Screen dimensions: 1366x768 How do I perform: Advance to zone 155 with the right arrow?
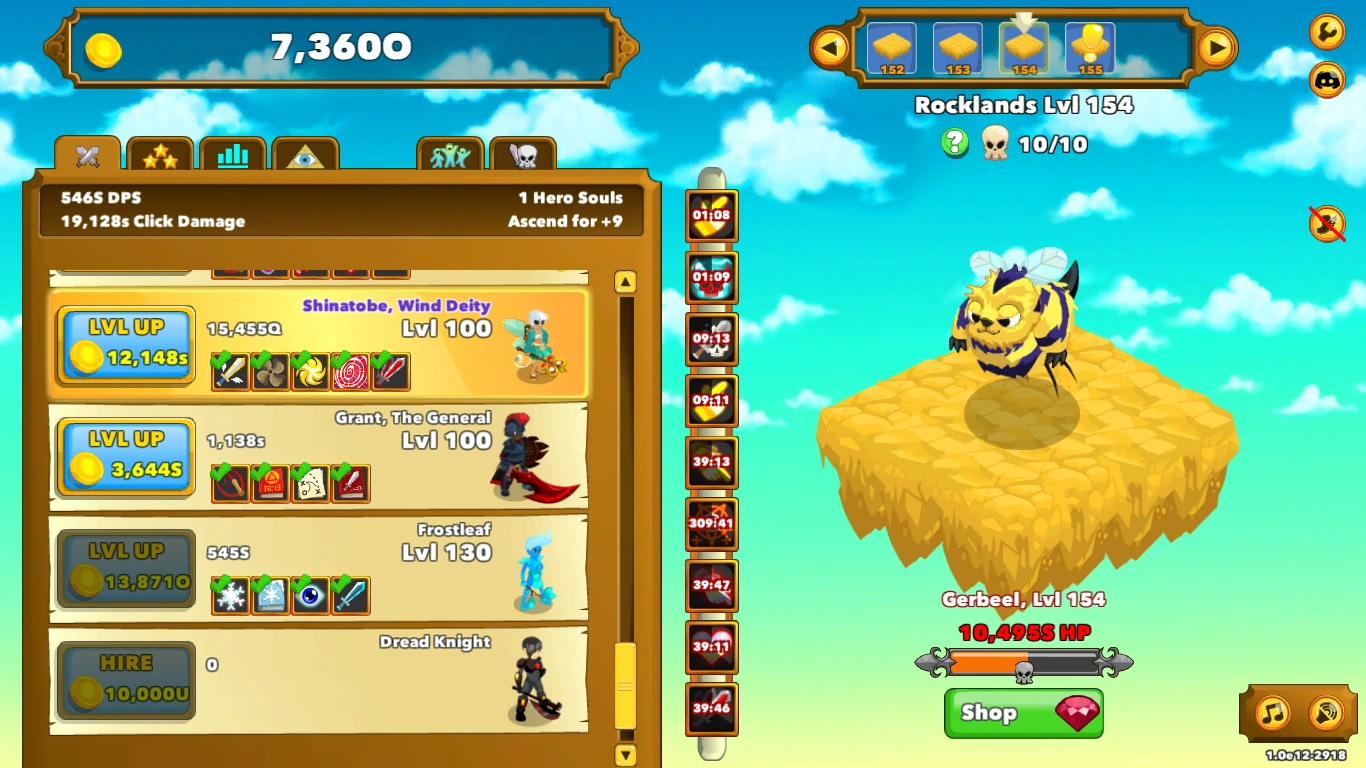(x=1216, y=46)
